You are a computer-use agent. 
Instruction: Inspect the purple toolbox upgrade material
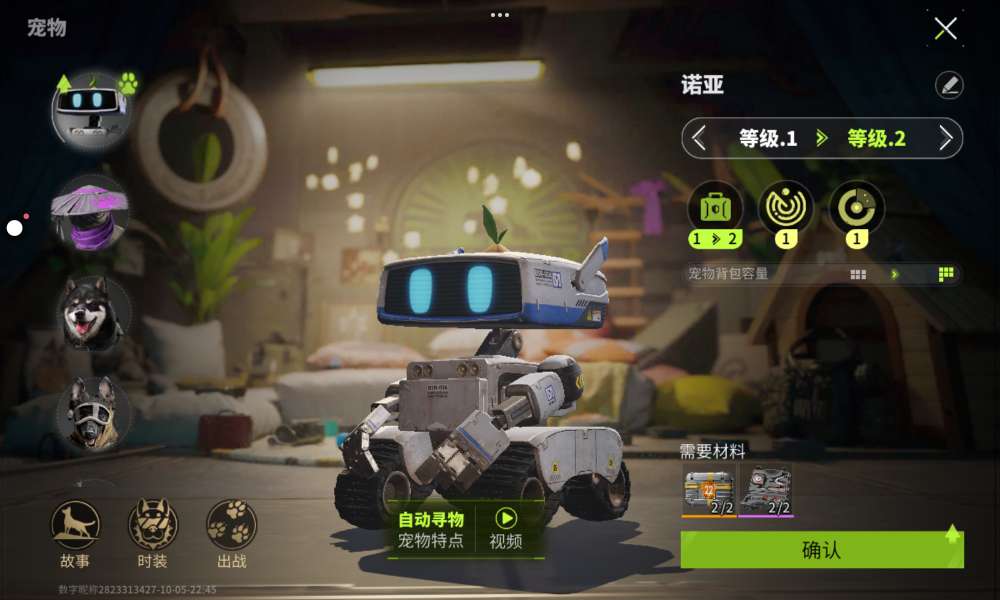point(765,490)
